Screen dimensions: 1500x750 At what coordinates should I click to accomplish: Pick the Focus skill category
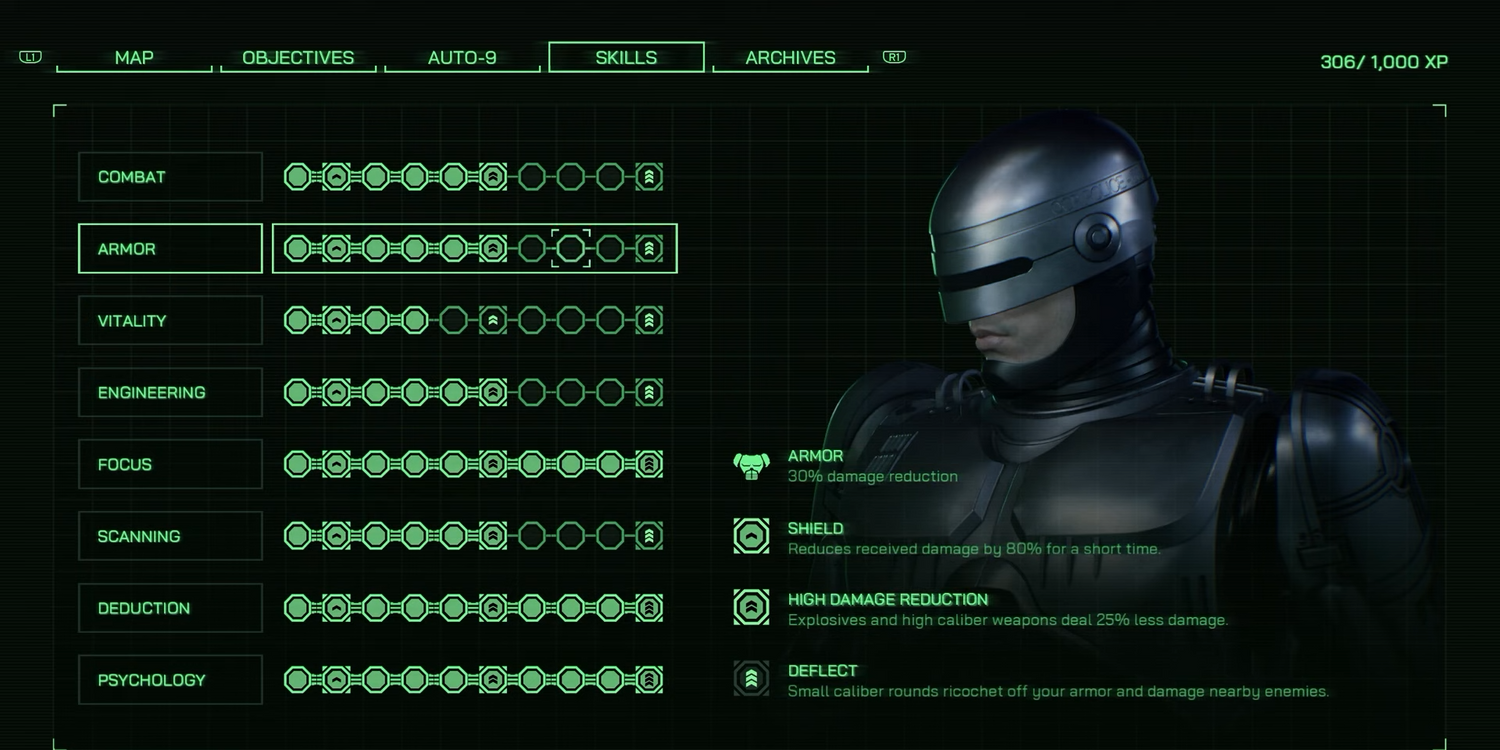pos(170,465)
